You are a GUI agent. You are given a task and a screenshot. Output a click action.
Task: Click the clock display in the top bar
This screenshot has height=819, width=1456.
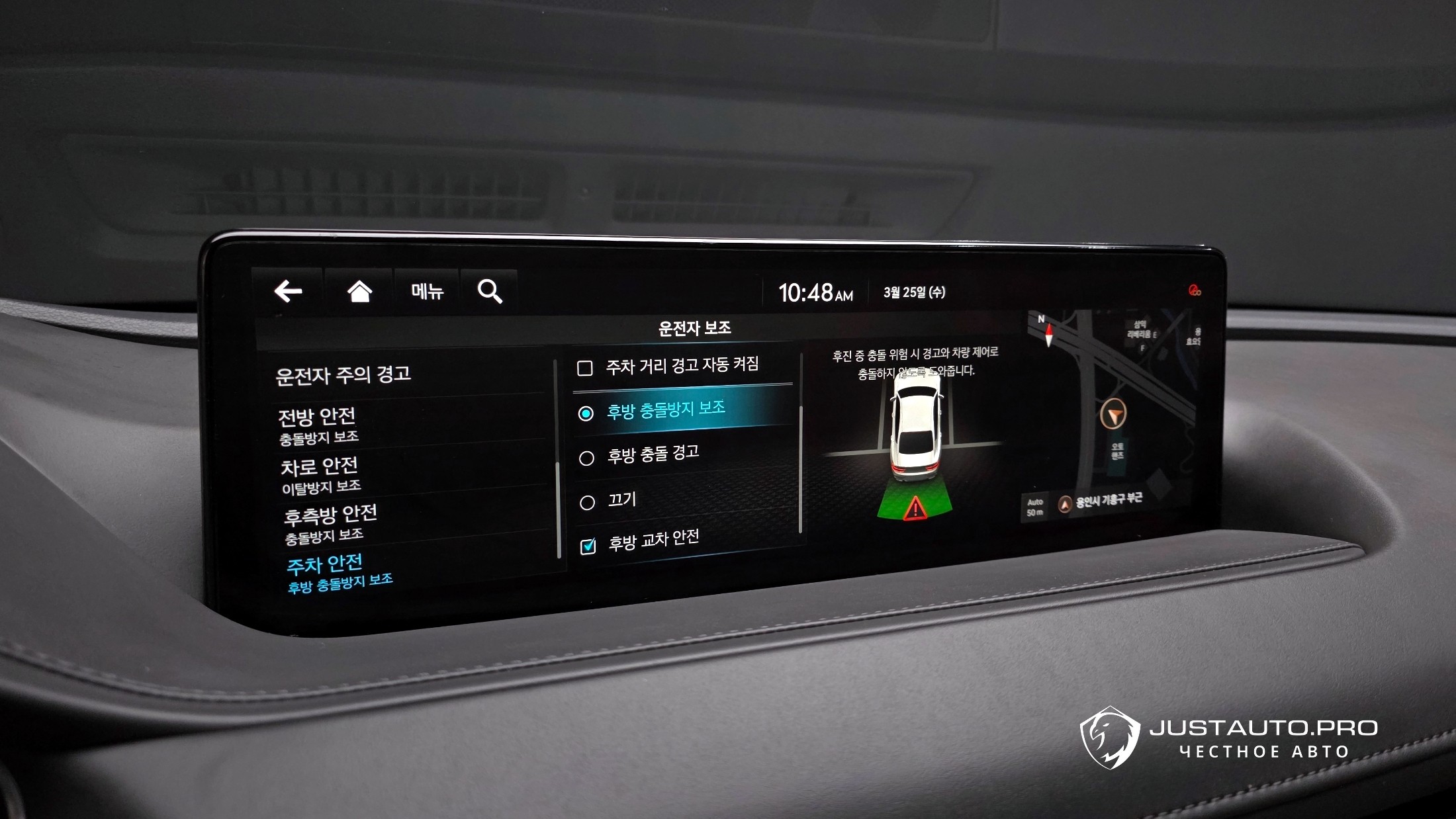(815, 292)
